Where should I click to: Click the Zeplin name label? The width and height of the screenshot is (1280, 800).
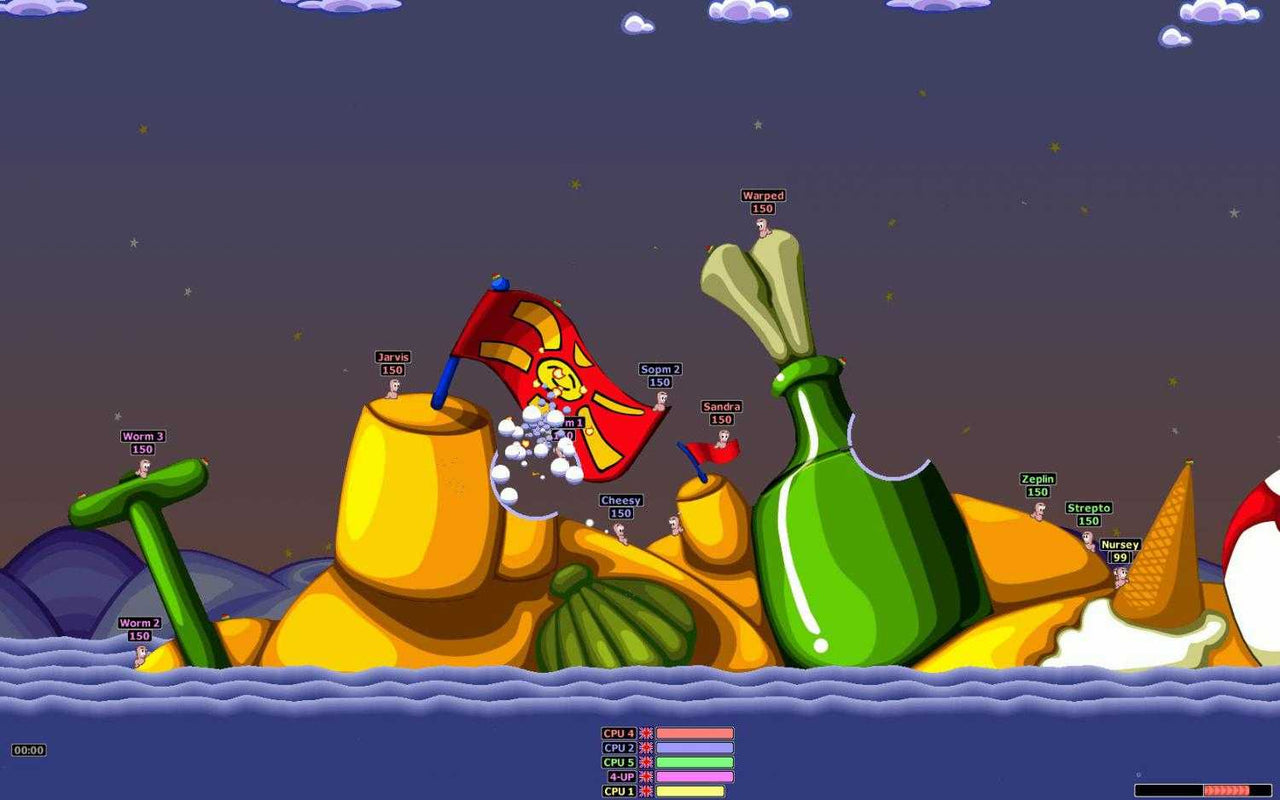tap(1037, 479)
